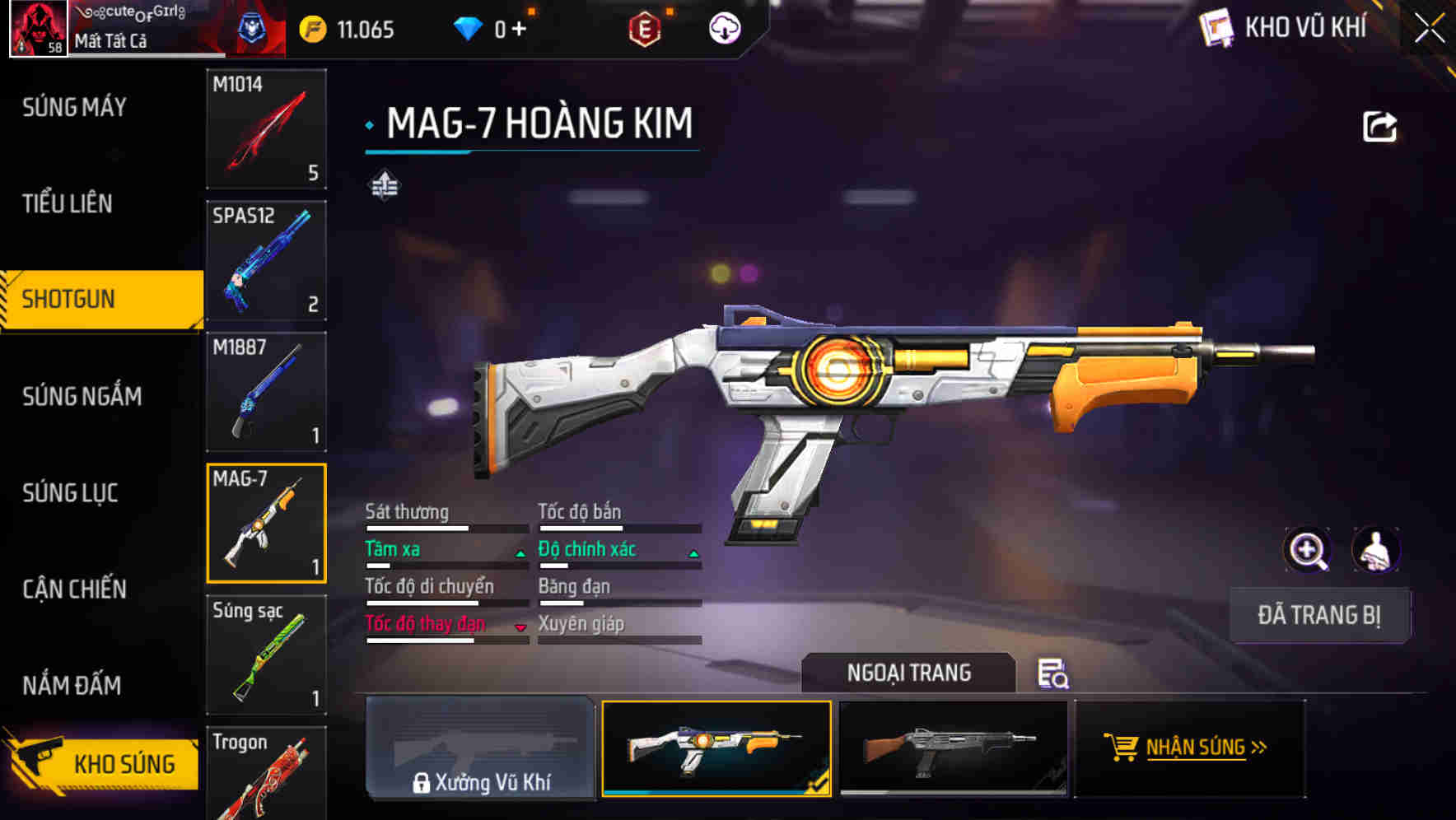Image resolution: width=1456 pixels, height=820 pixels.
Task: Click the Đã Trang Bị button
Action: point(1318,615)
